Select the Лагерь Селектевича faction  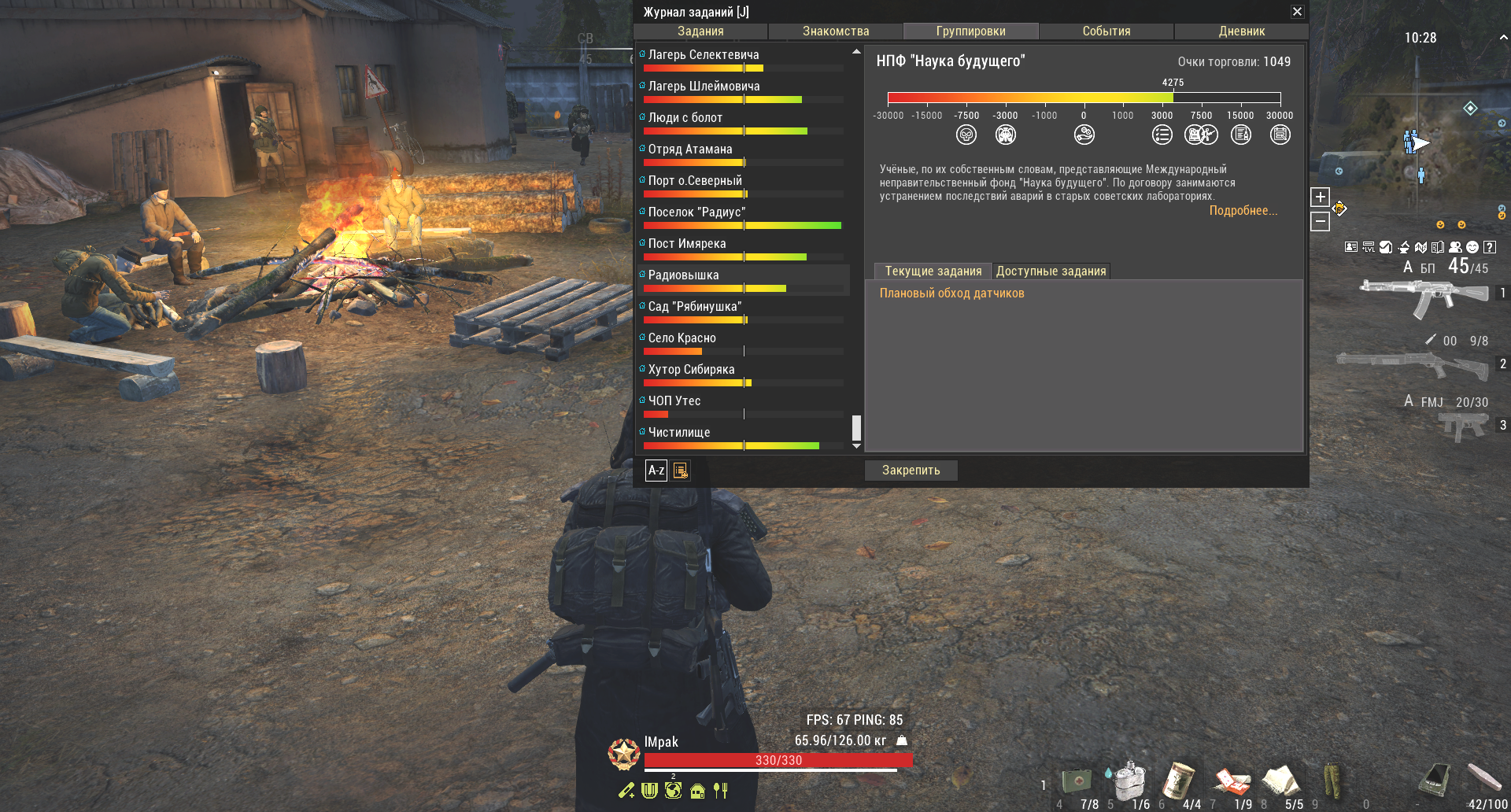pos(704,55)
